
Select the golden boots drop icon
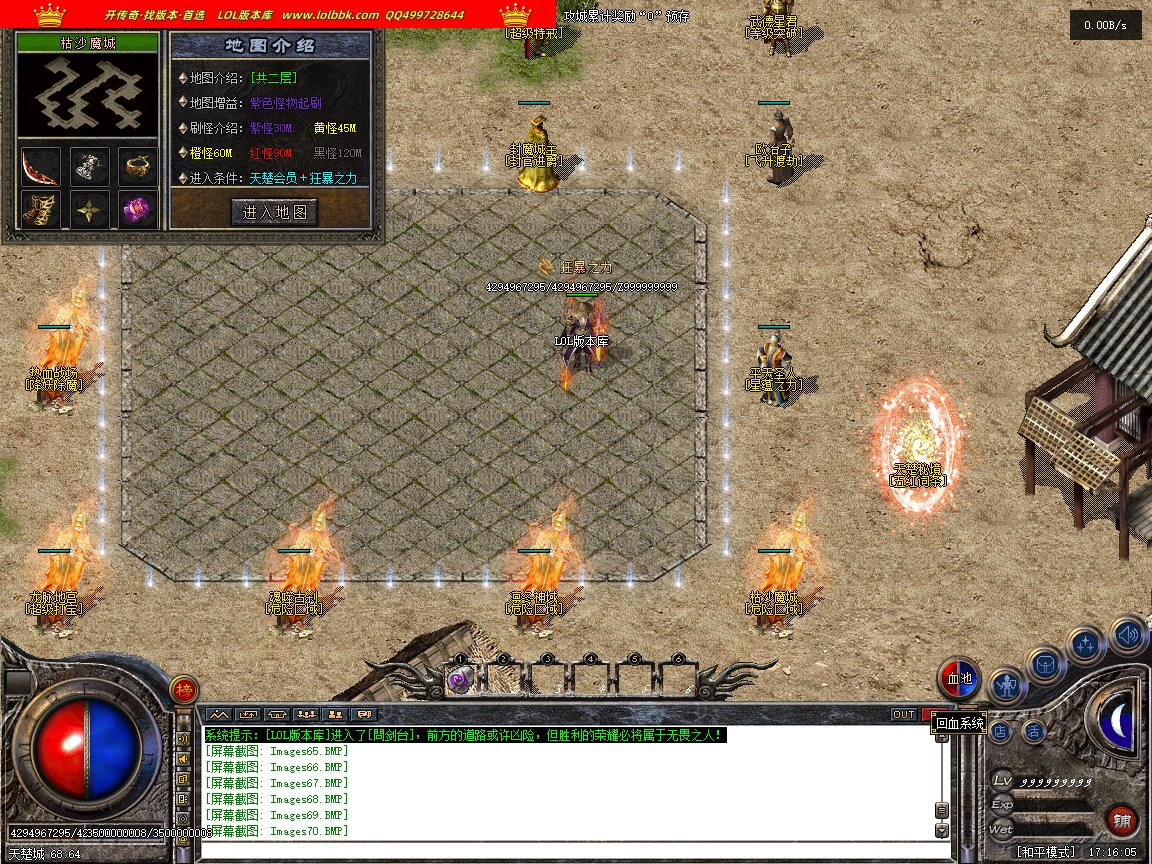tap(41, 210)
